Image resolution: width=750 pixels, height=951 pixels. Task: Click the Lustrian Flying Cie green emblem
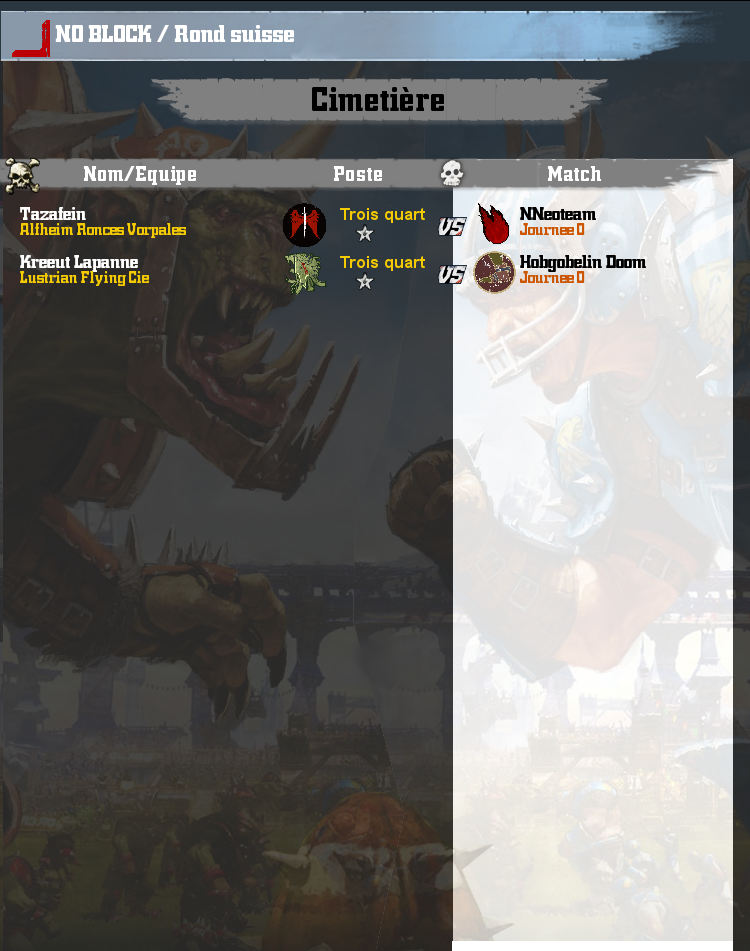[x=305, y=273]
